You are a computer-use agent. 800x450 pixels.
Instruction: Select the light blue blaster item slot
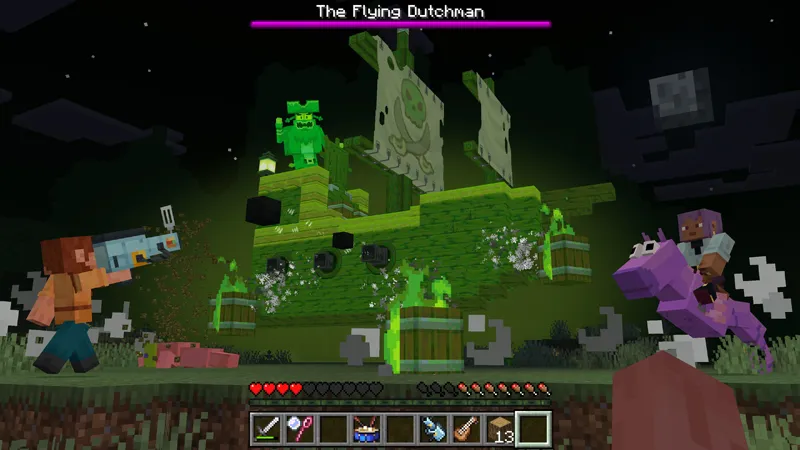433,429
